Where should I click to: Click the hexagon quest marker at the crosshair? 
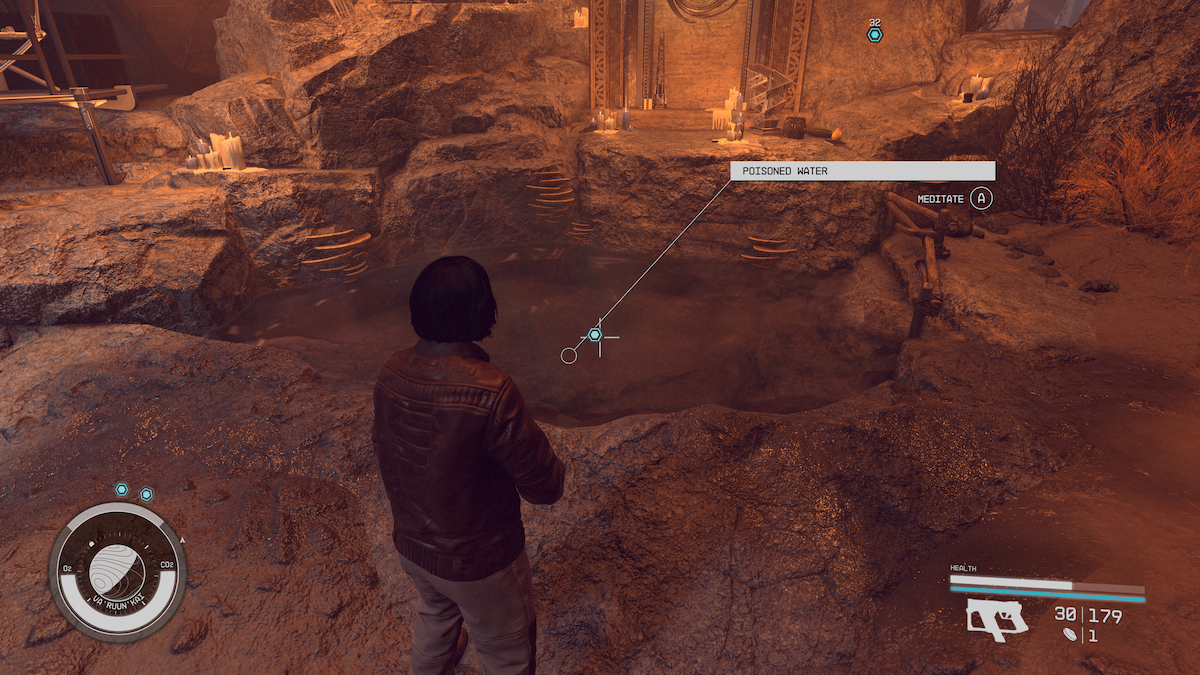[595, 334]
